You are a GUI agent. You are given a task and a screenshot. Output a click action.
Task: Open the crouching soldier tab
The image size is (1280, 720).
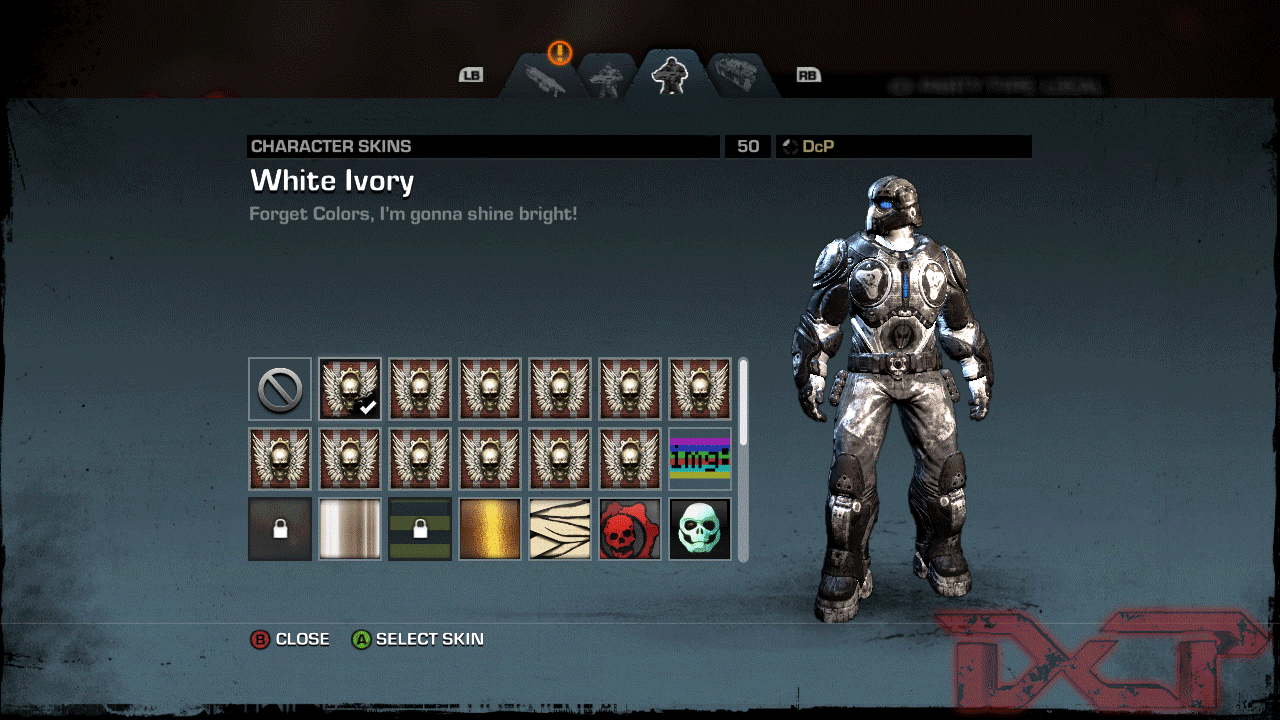click(x=607, y=78)
